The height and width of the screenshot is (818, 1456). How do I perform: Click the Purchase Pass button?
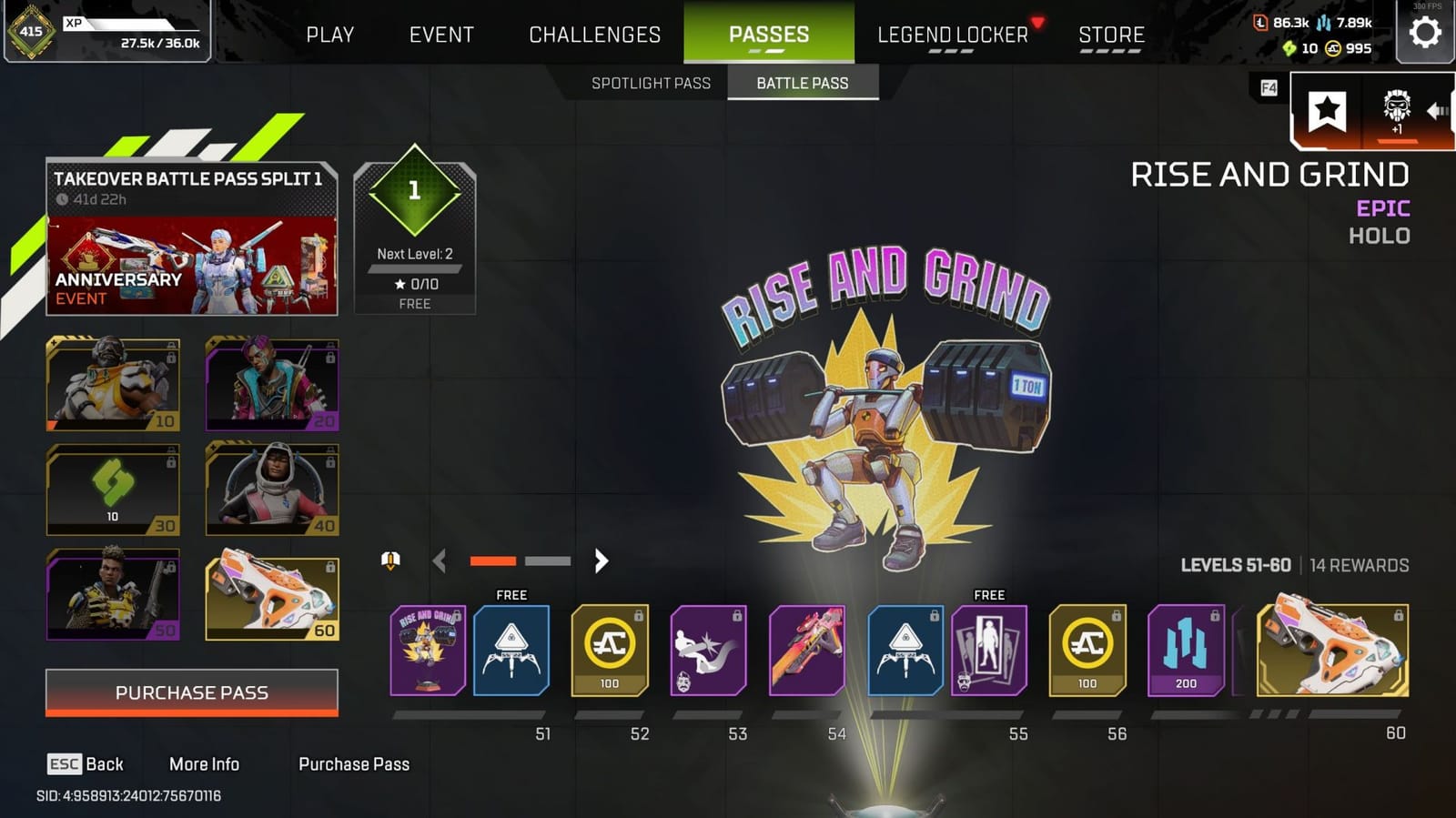(191, 692)
